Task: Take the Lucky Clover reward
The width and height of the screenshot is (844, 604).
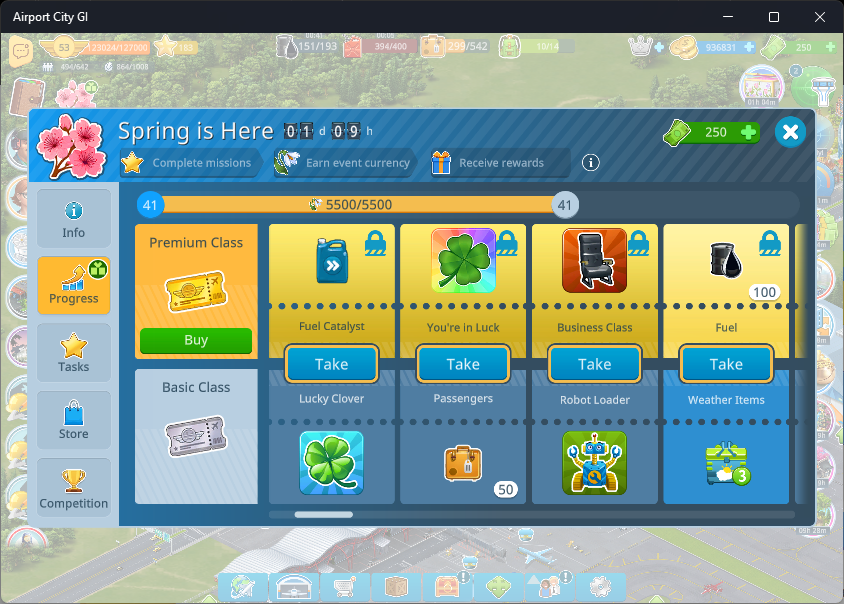Action: click(x=331, y=364)
